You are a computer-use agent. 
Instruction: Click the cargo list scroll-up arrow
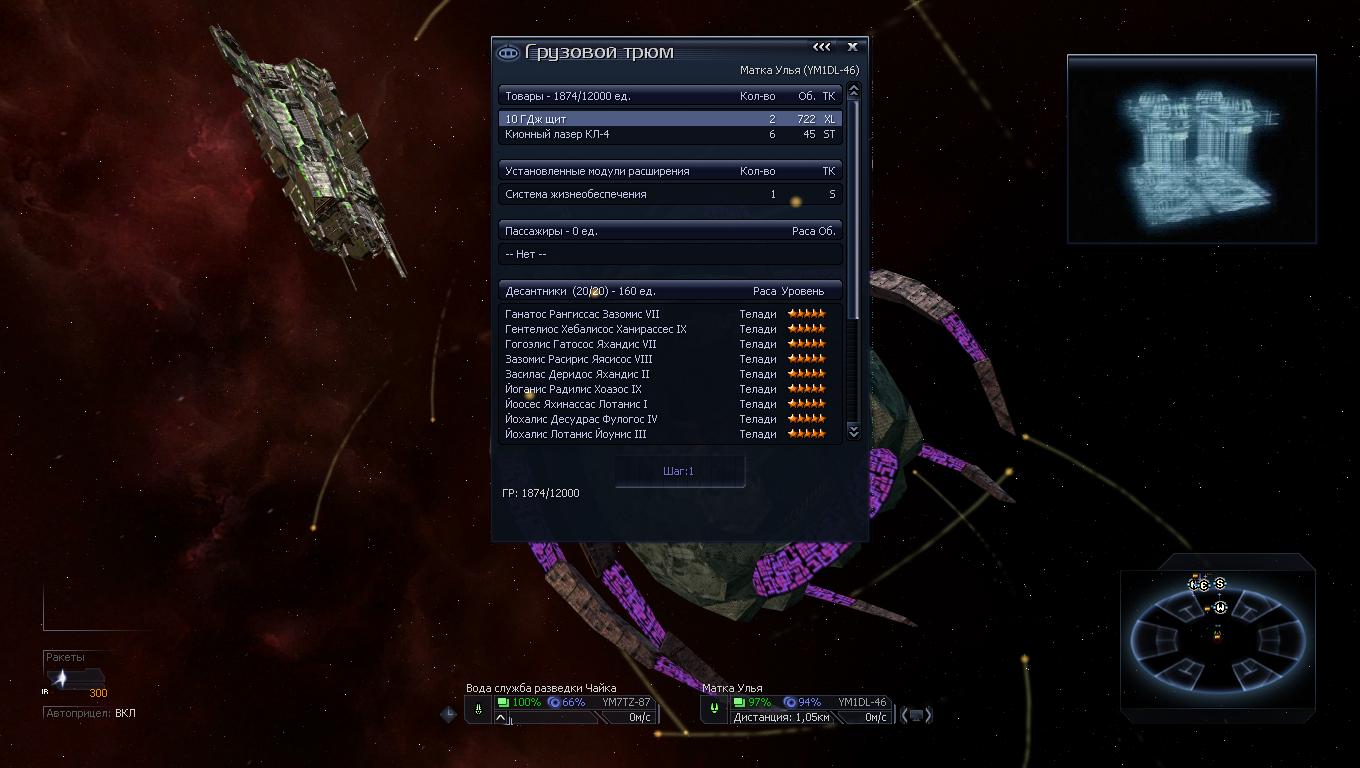853,91
